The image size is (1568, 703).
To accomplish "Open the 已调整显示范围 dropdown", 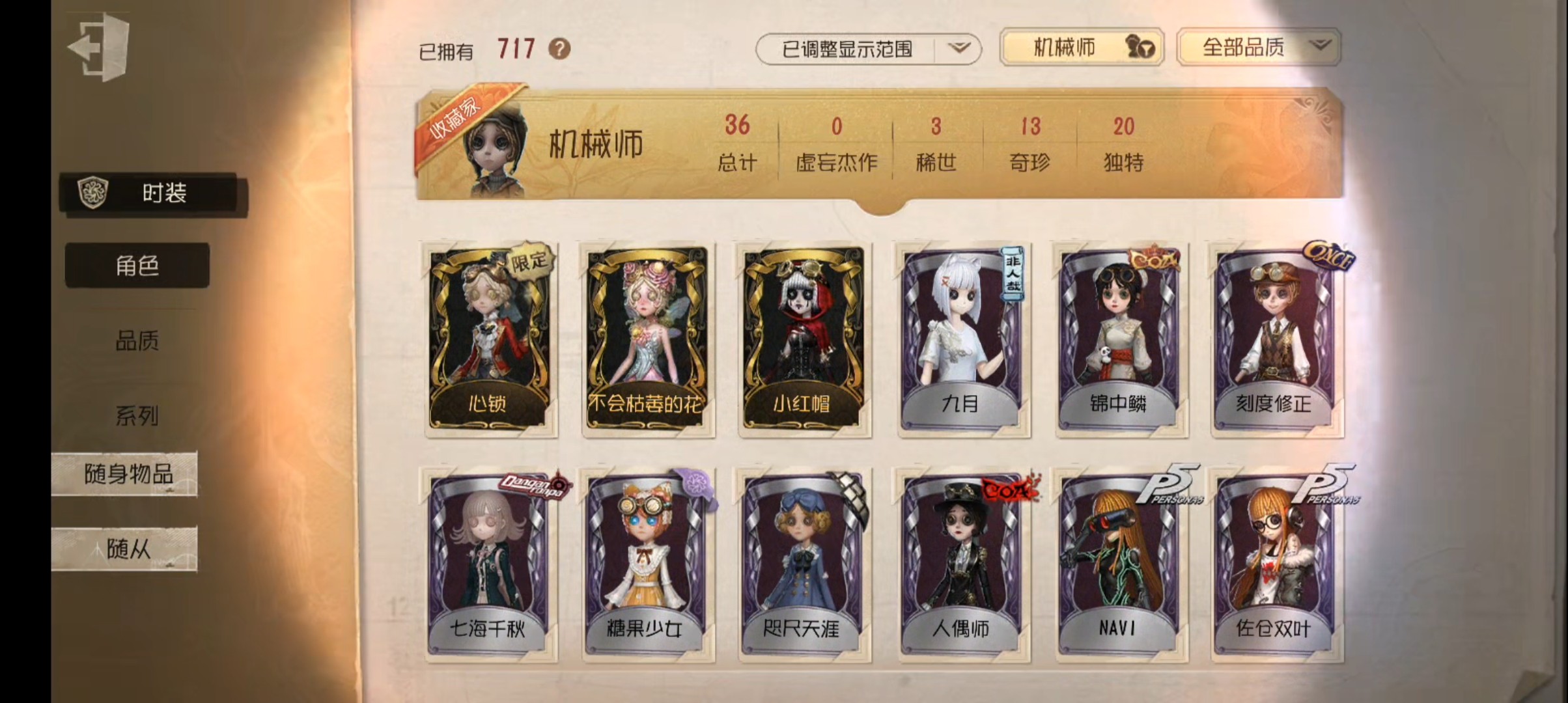I will (x=867, y=49).
